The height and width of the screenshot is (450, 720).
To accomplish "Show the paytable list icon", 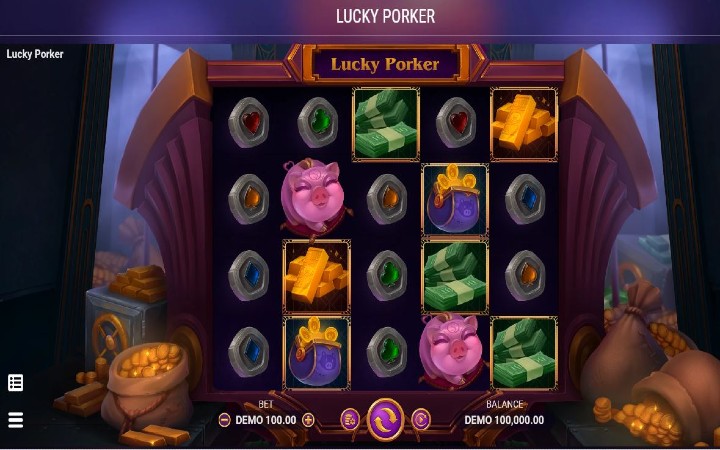I will [15, 382].
